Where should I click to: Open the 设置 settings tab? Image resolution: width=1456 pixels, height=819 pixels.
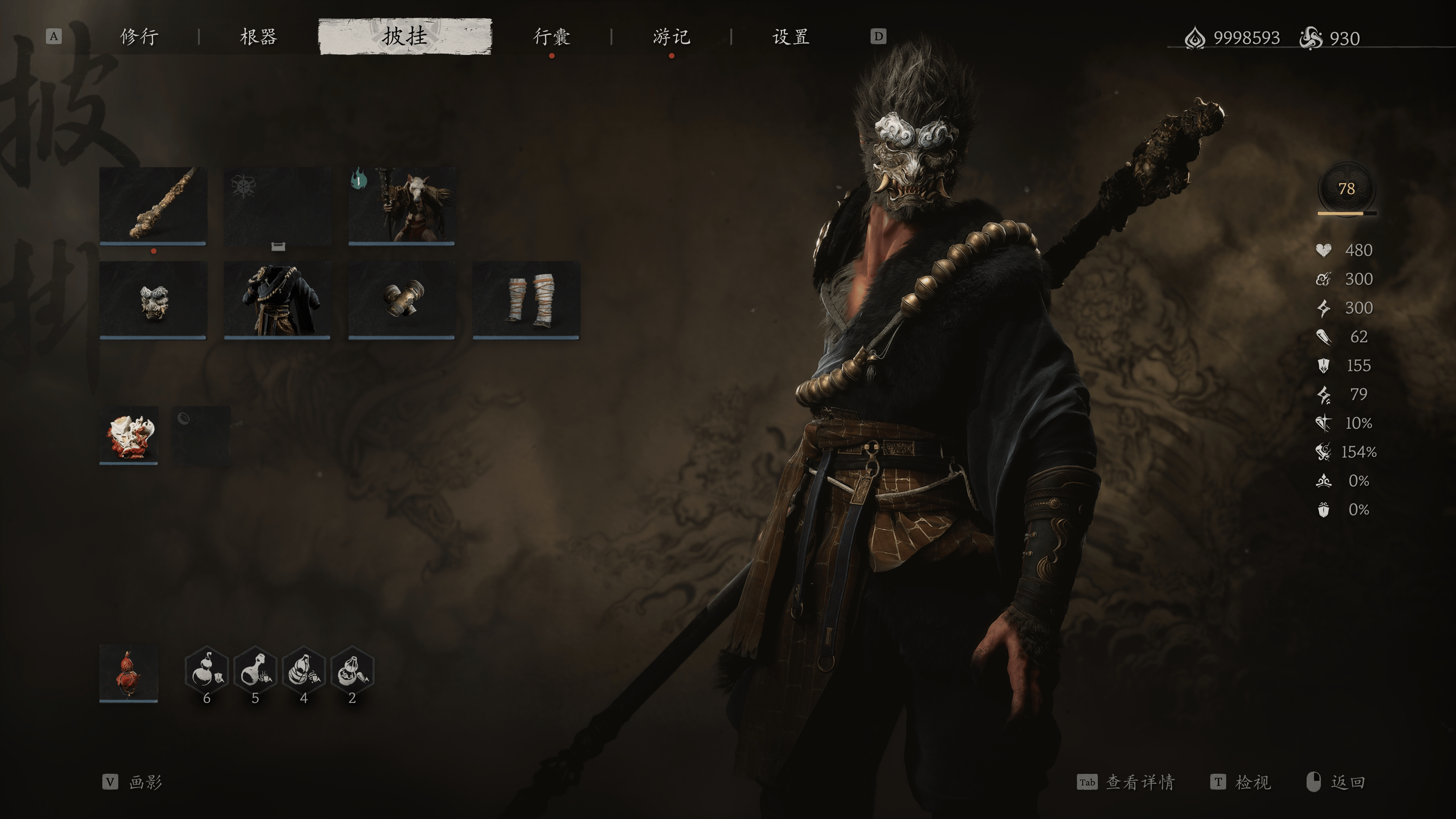coord(791,37)
